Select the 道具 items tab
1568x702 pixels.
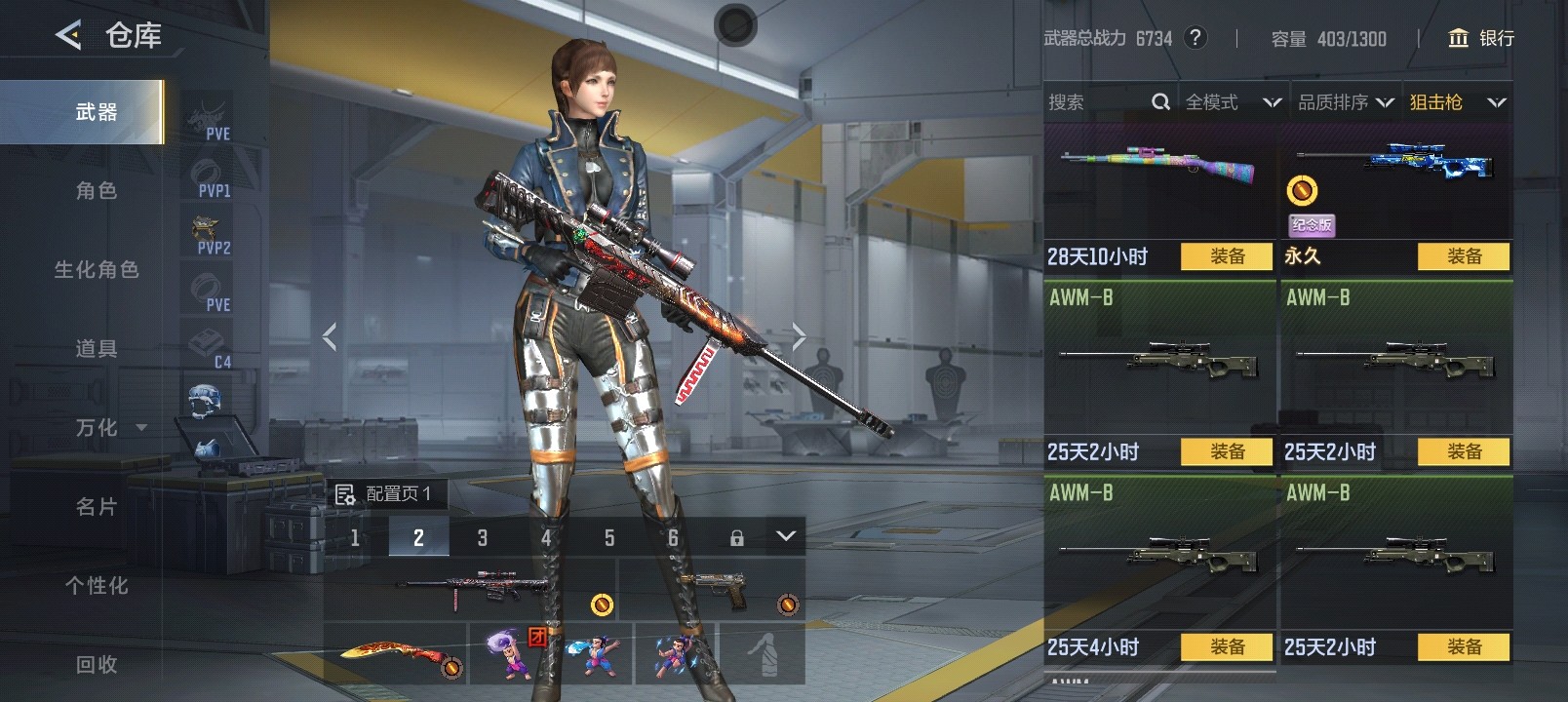tap(96, 349)
